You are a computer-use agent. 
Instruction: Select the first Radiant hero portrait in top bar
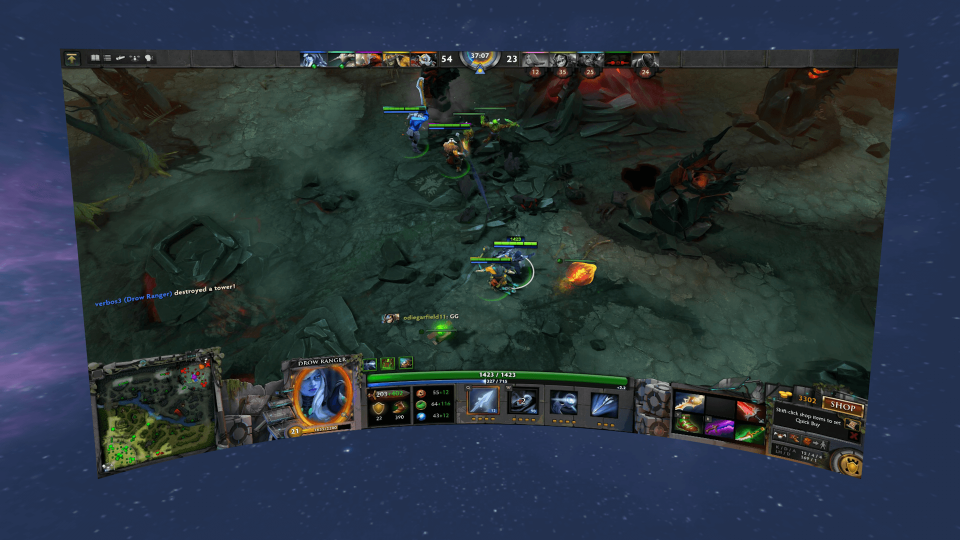313,60
